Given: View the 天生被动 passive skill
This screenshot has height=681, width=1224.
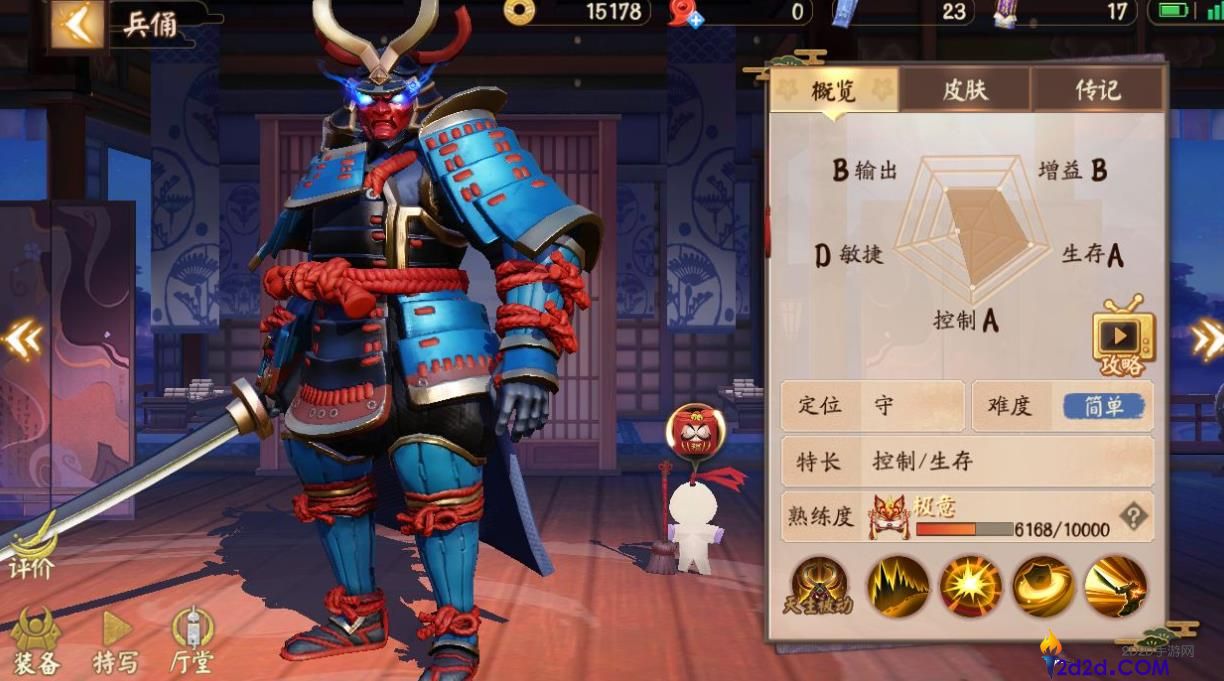Looking at the screenshot, I should click(818, 586).
